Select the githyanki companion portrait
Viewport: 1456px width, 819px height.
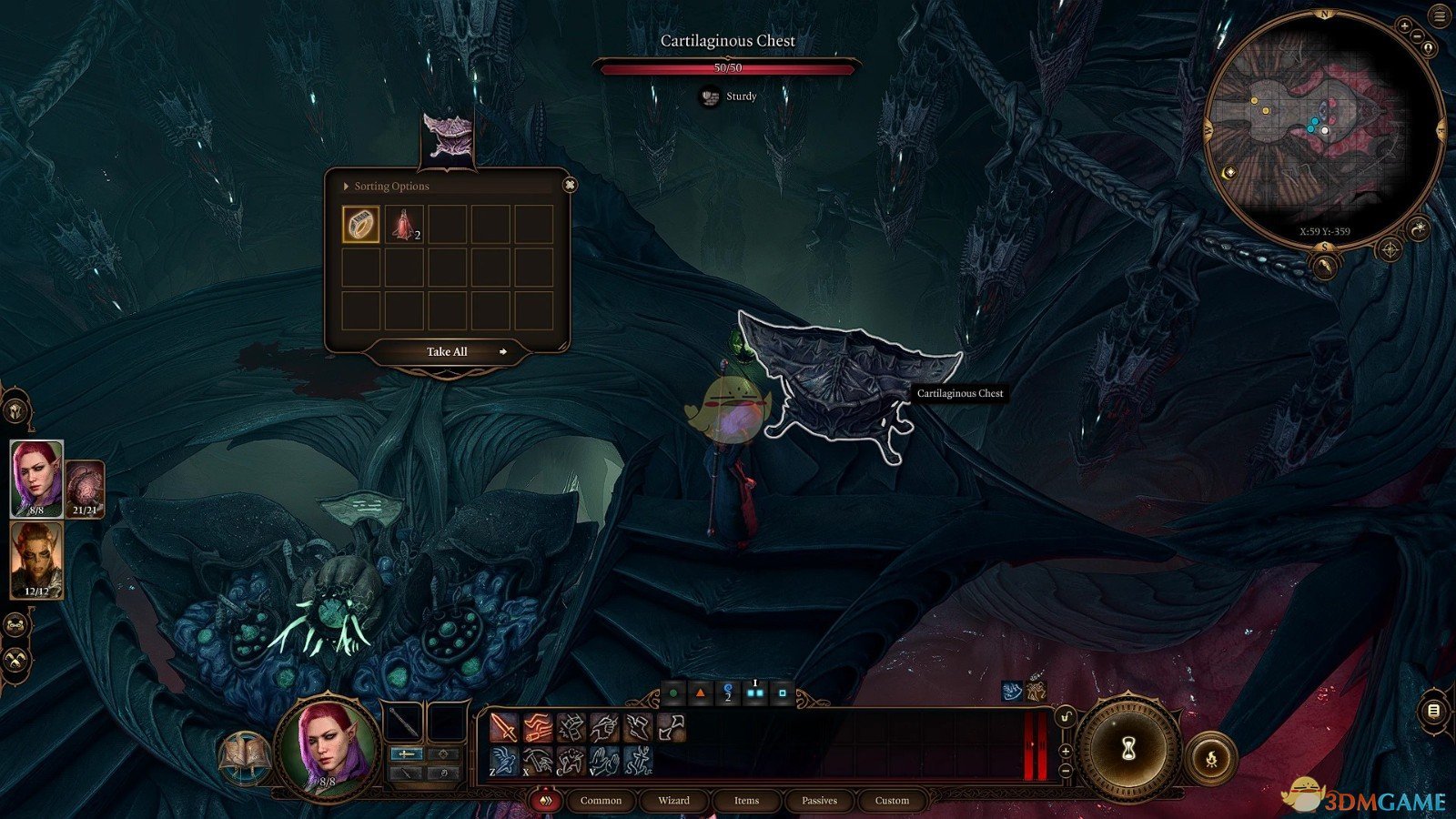(x=36, y=560)
